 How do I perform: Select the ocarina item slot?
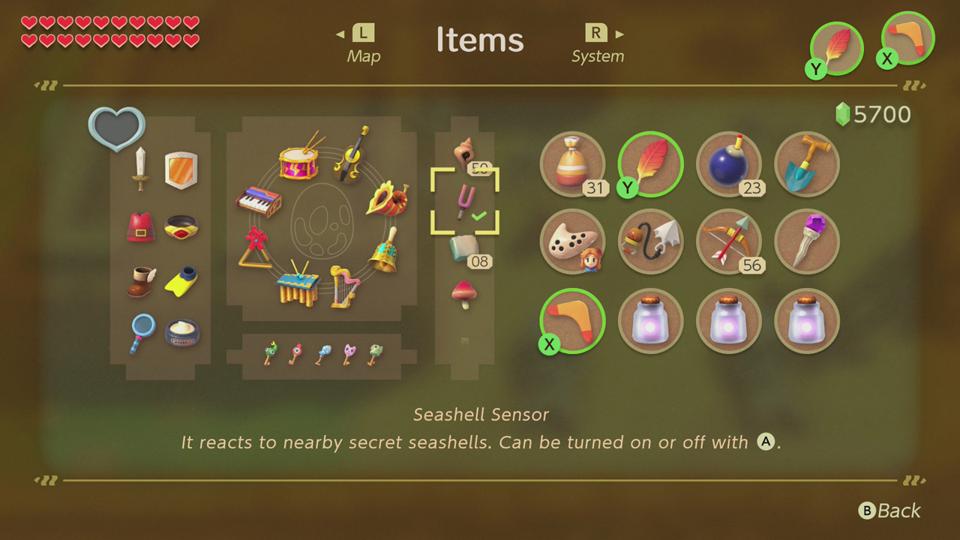pyautogui.click(x=573, y=242)
